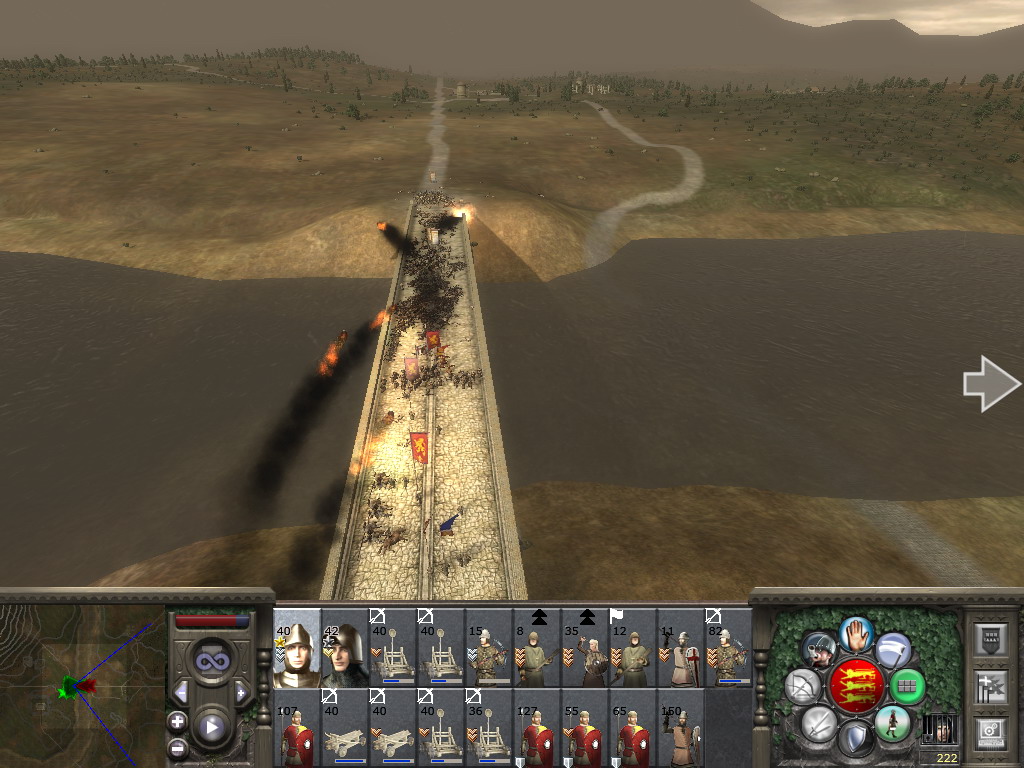1024x768 pixels.
Task: Select the archer unit card with 15 men
Action: pyautogui.click(x=489, y=648)
